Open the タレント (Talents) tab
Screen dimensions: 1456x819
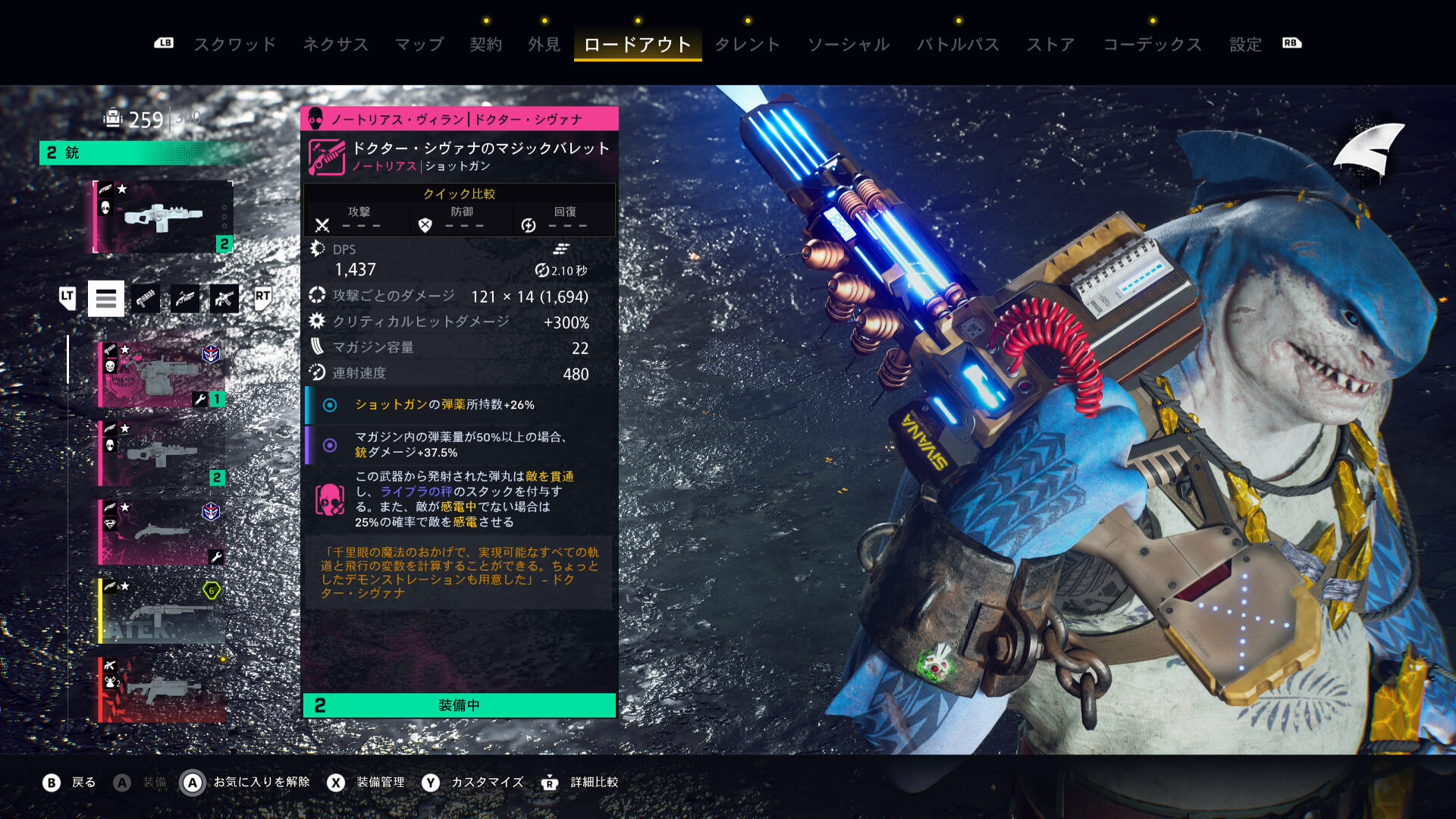click(x=747, y=44)
